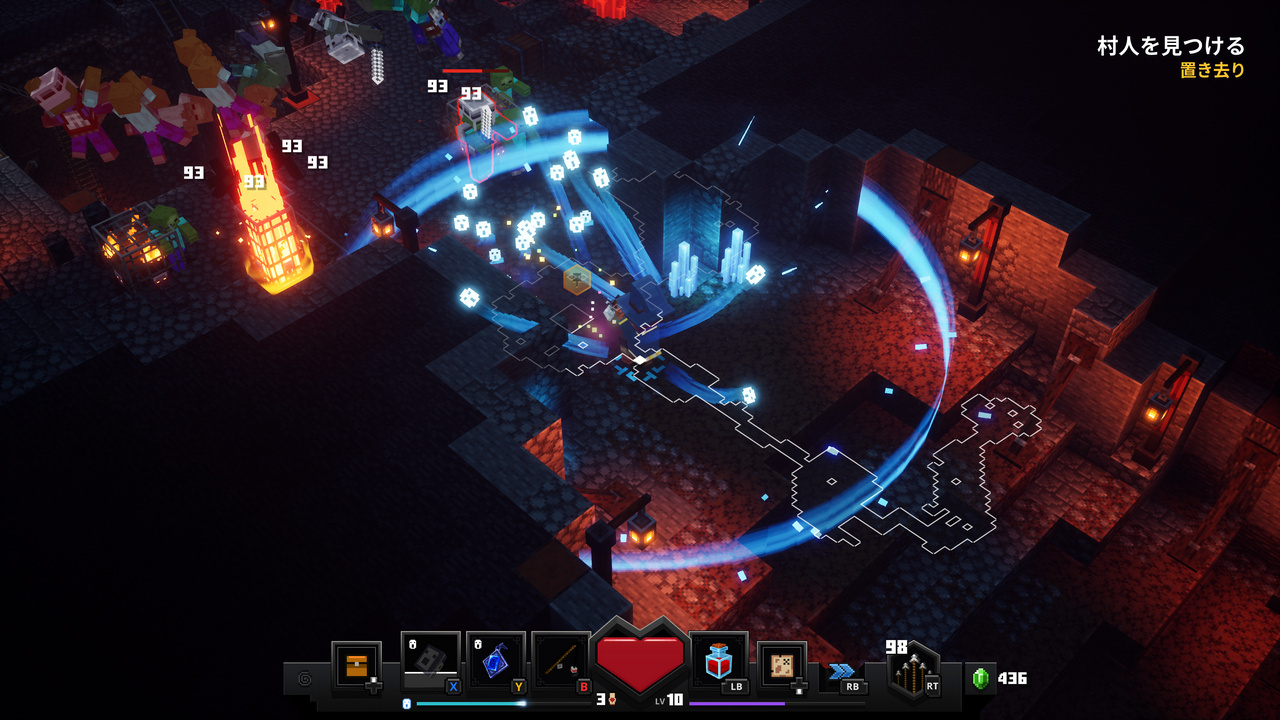Activate the first artifact slot on cooldown

coord(430,660)
